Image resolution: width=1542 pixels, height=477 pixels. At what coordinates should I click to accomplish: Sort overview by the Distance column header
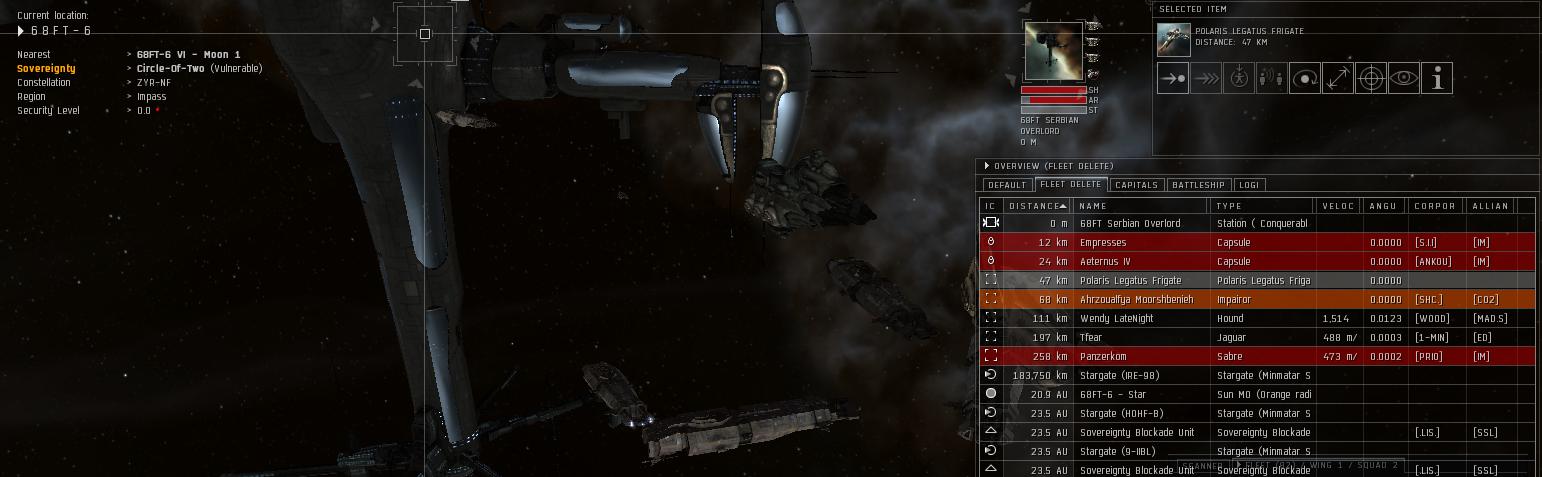pos(1037,206)
